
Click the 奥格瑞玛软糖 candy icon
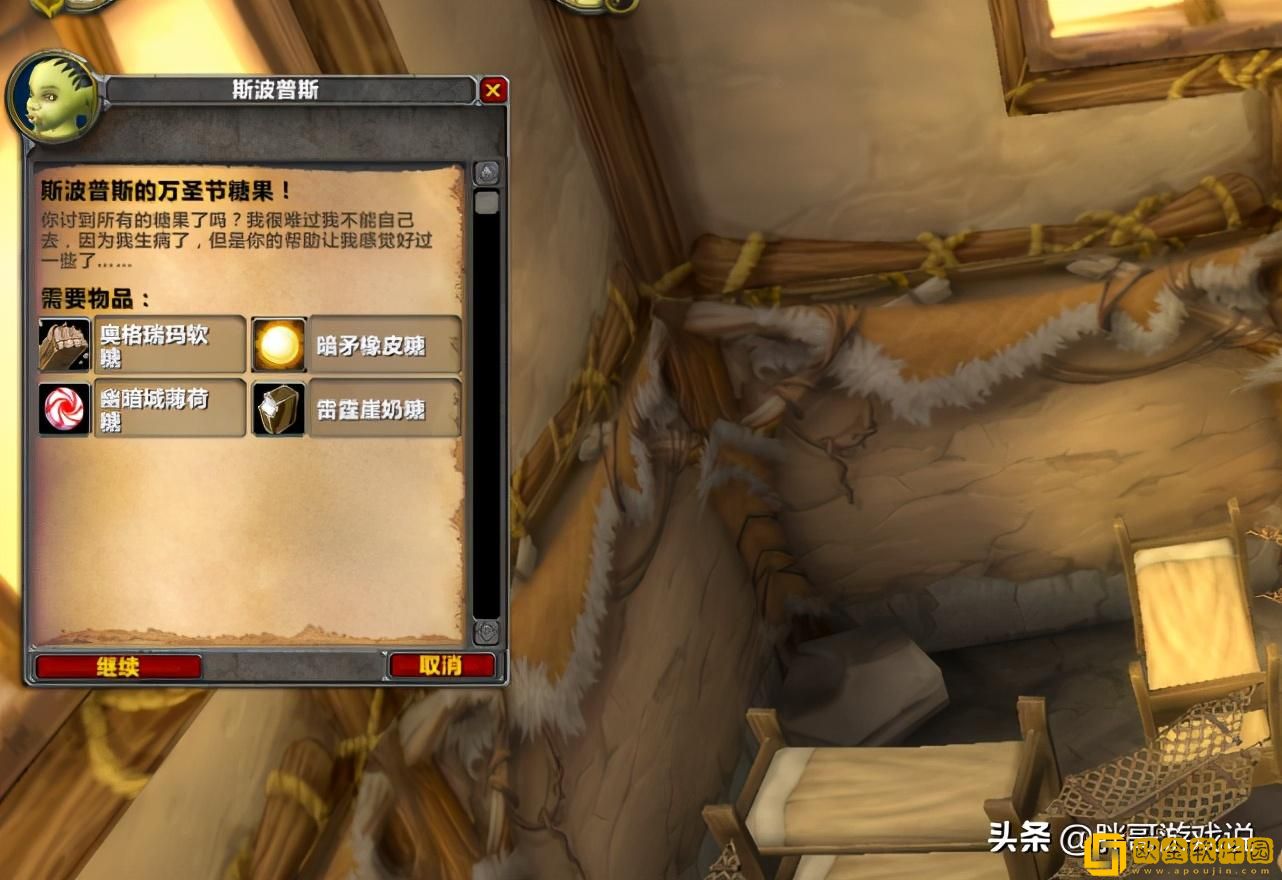(64, 344)
